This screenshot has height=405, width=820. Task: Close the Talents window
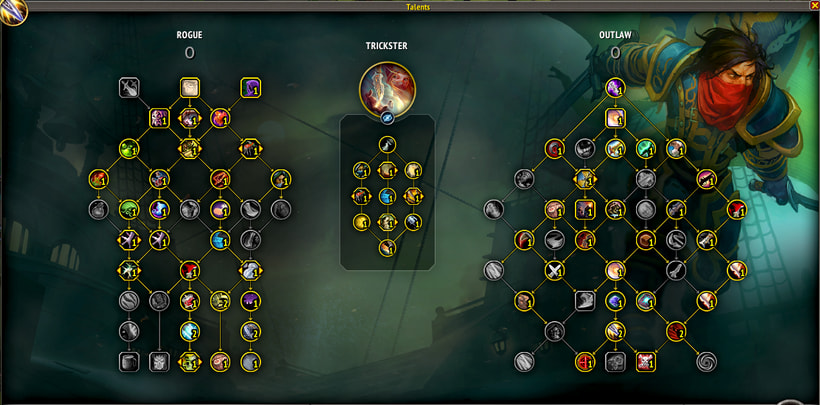point(812,6)
